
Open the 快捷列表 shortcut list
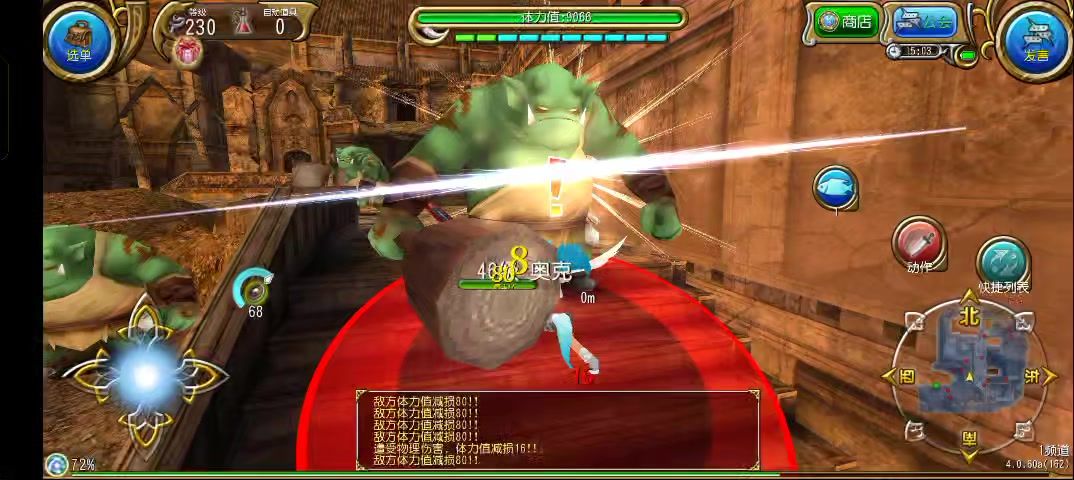click(x=1002, y=264)
